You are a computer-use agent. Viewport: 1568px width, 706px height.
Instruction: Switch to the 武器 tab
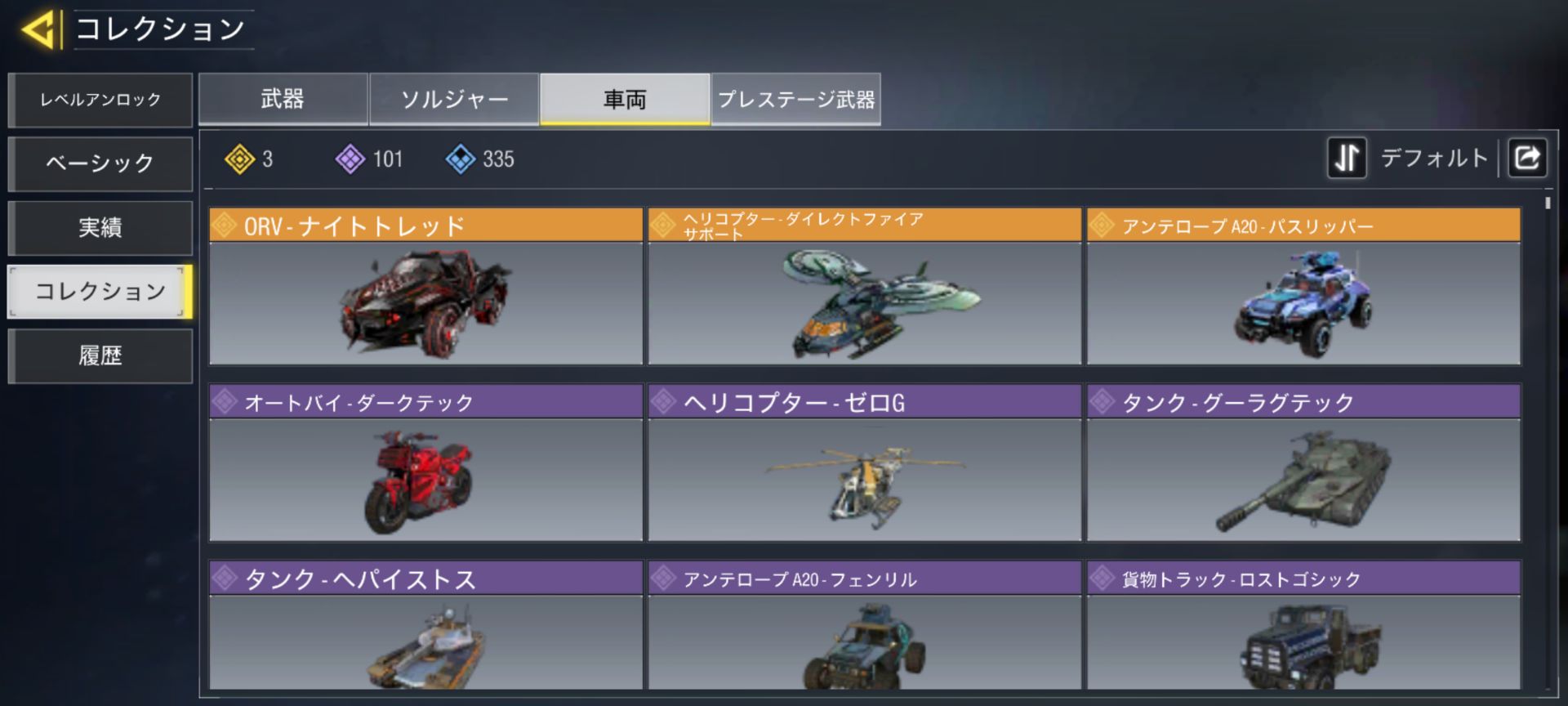click(283, 98)
